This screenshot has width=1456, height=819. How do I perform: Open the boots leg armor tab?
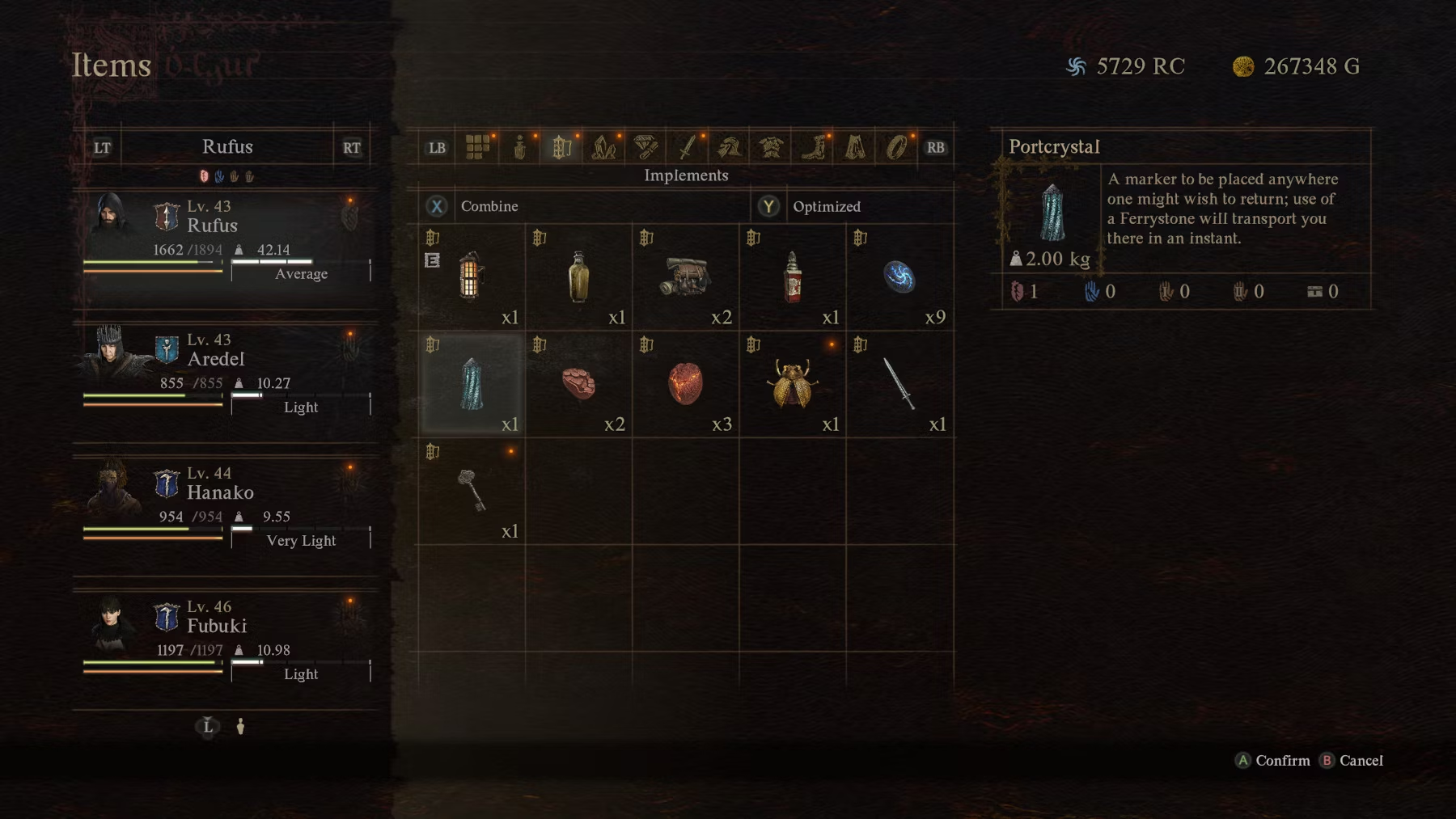(813, 147)
